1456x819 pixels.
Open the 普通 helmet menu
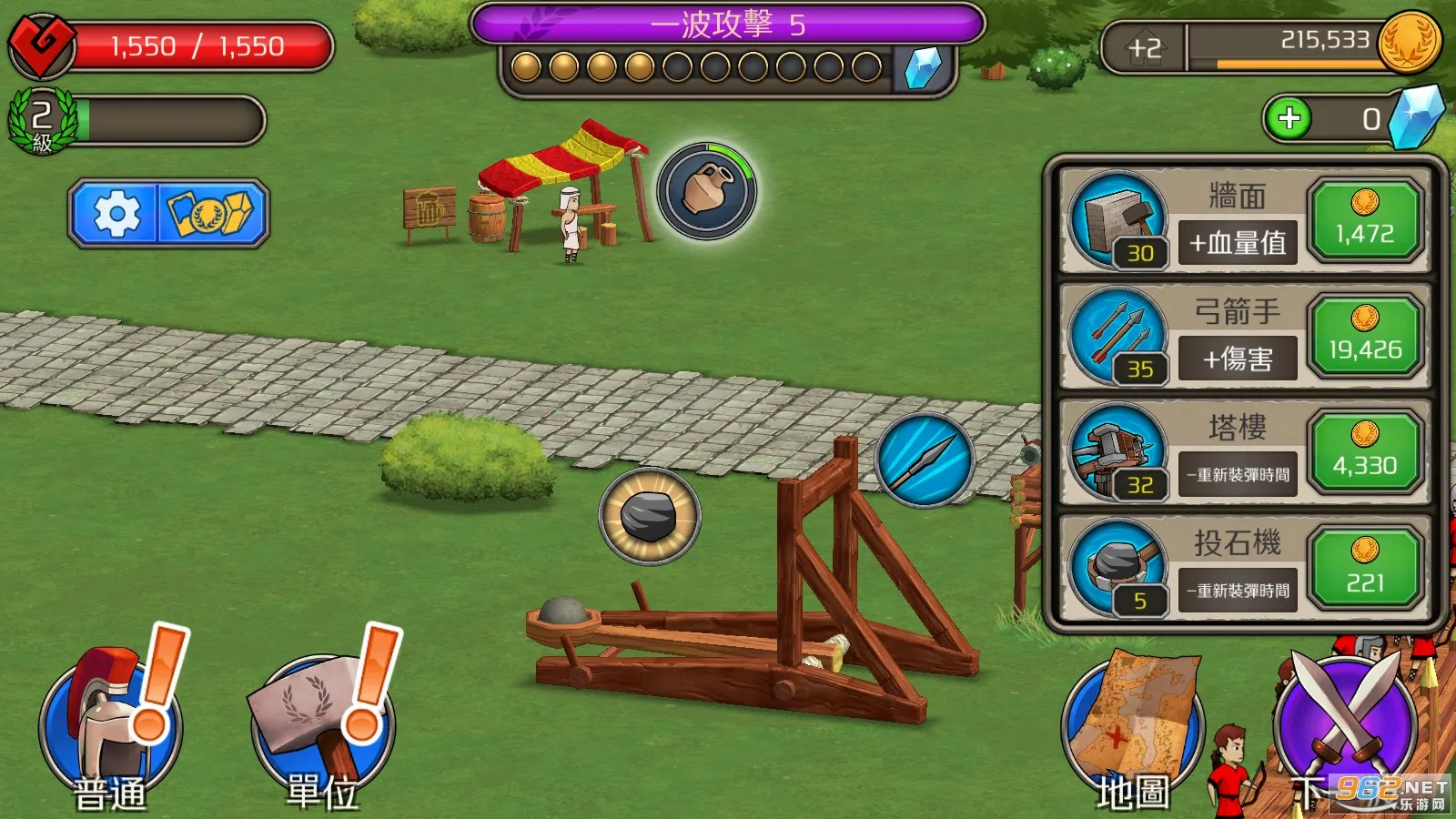[x=110, y=728]
